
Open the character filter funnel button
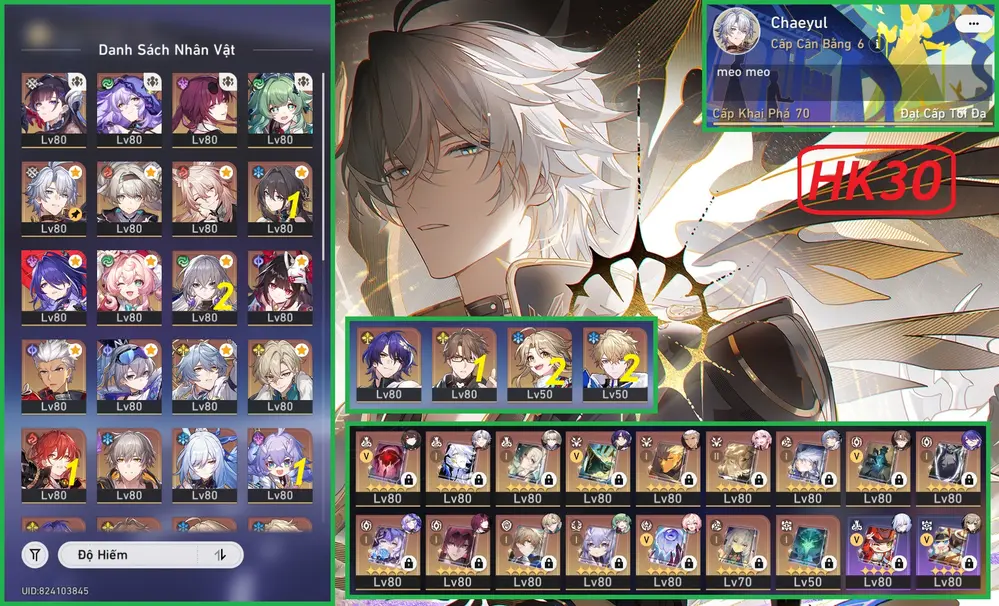pos(35,554)
